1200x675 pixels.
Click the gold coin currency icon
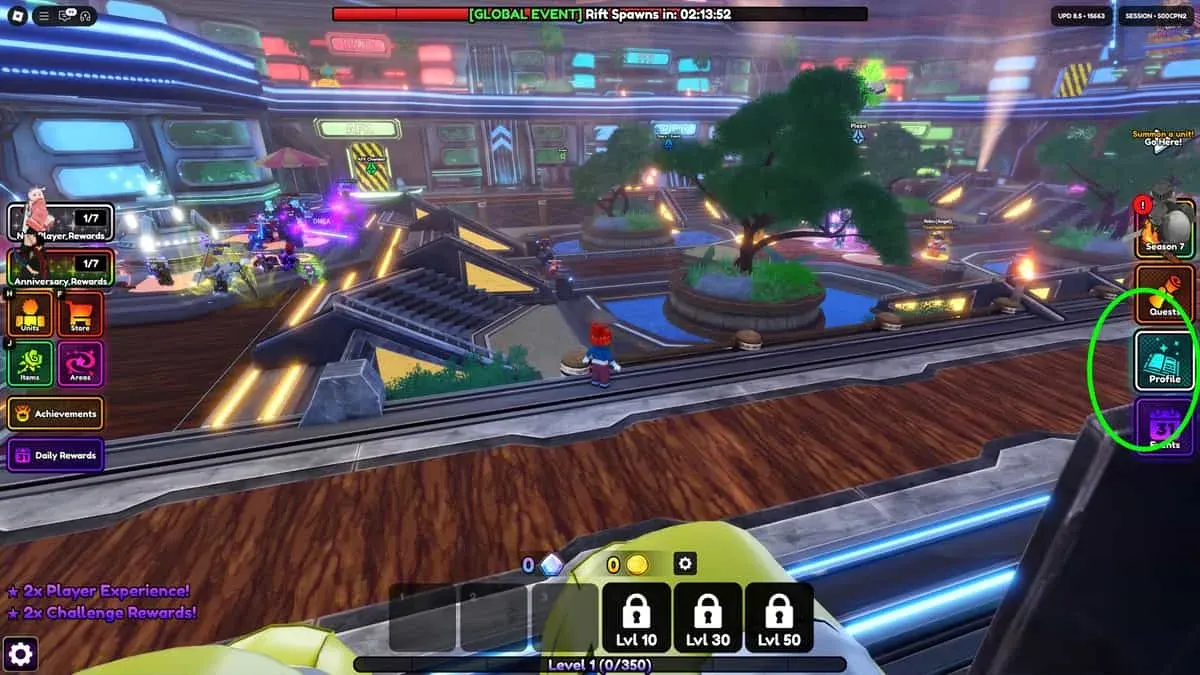tap(637, 565)
